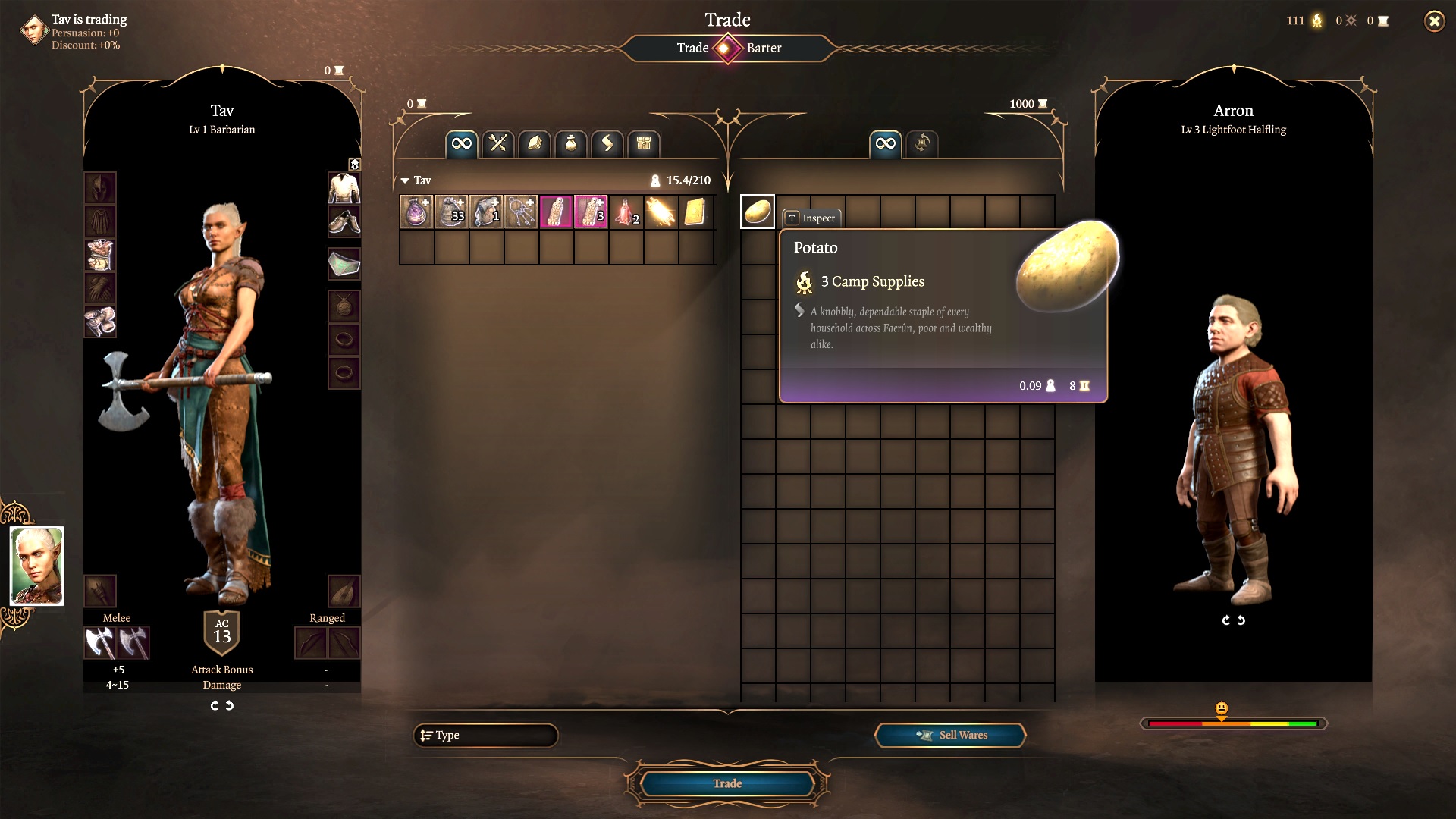Click the Sell Wares button
This screenshot has height=819, width=1456.
pos(950,735)
